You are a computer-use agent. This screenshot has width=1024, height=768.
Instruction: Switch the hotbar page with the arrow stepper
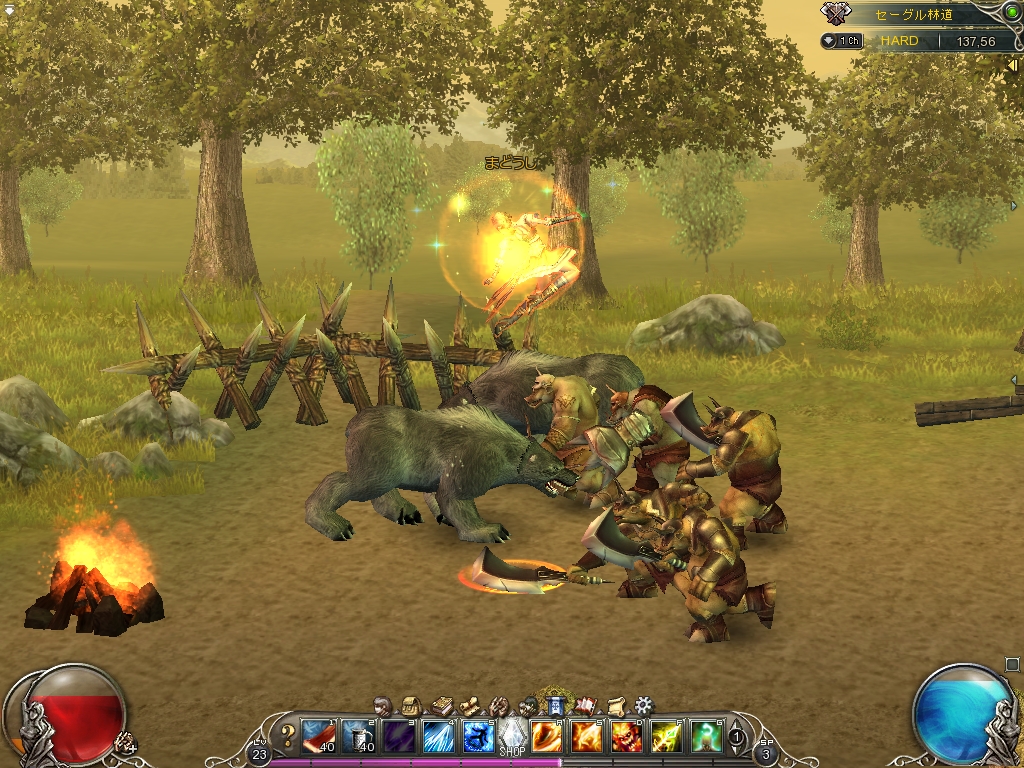737,738
